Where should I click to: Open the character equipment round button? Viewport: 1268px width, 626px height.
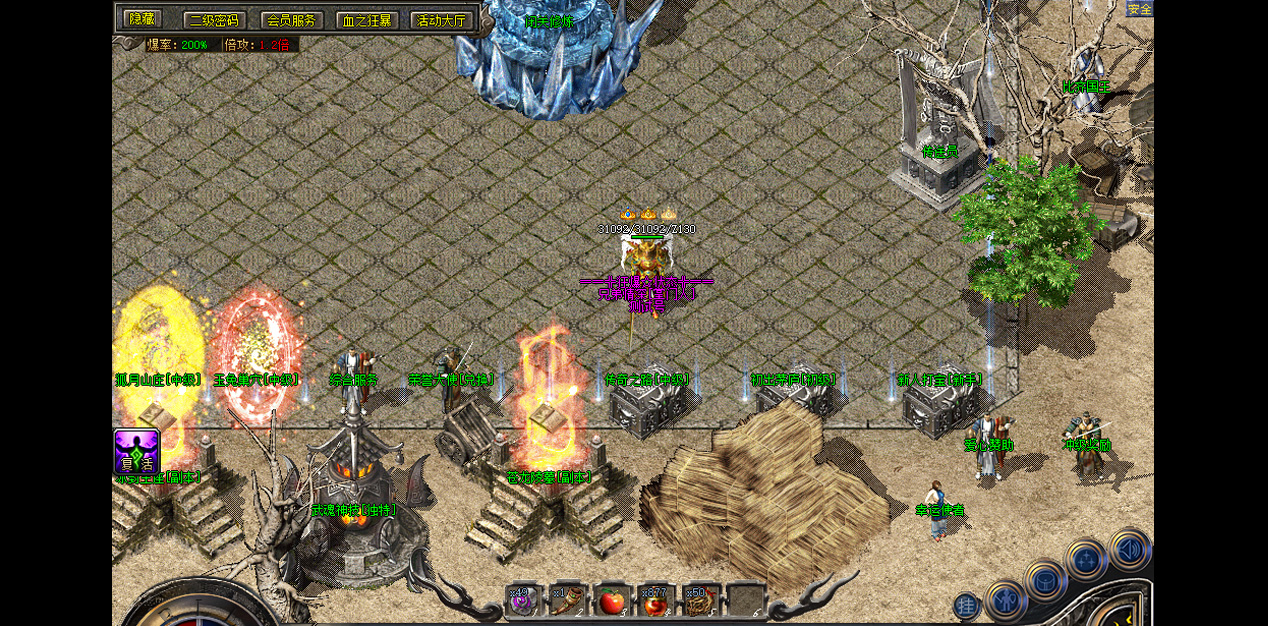click(x=1005, y=600)
